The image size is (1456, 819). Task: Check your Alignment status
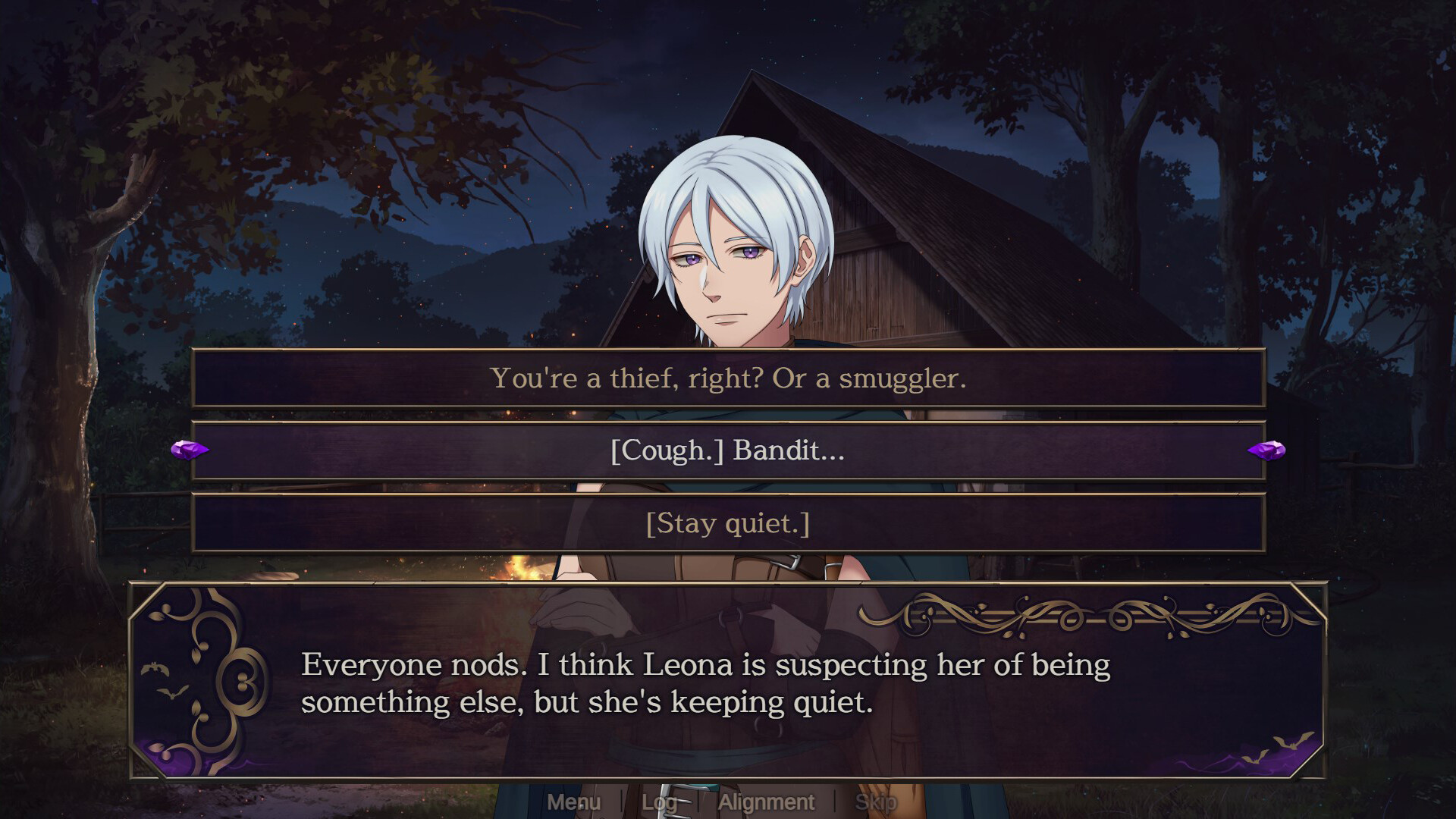pyautogui.click(x=767, y=802)
